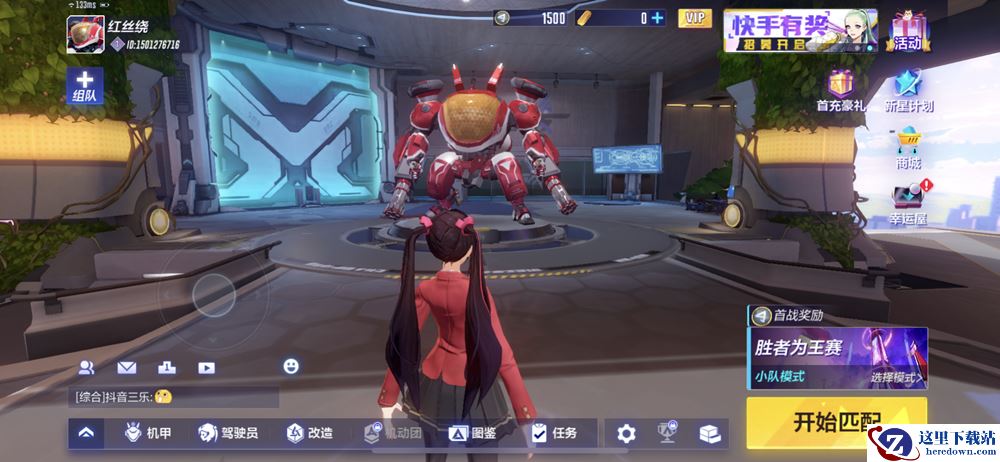
Task: Visit the 商城 shop
Action: (908, 148)
